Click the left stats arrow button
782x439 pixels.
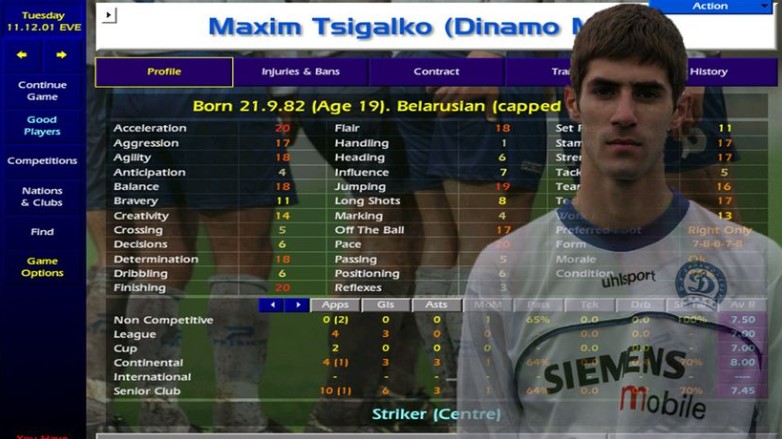click(271, 305)
